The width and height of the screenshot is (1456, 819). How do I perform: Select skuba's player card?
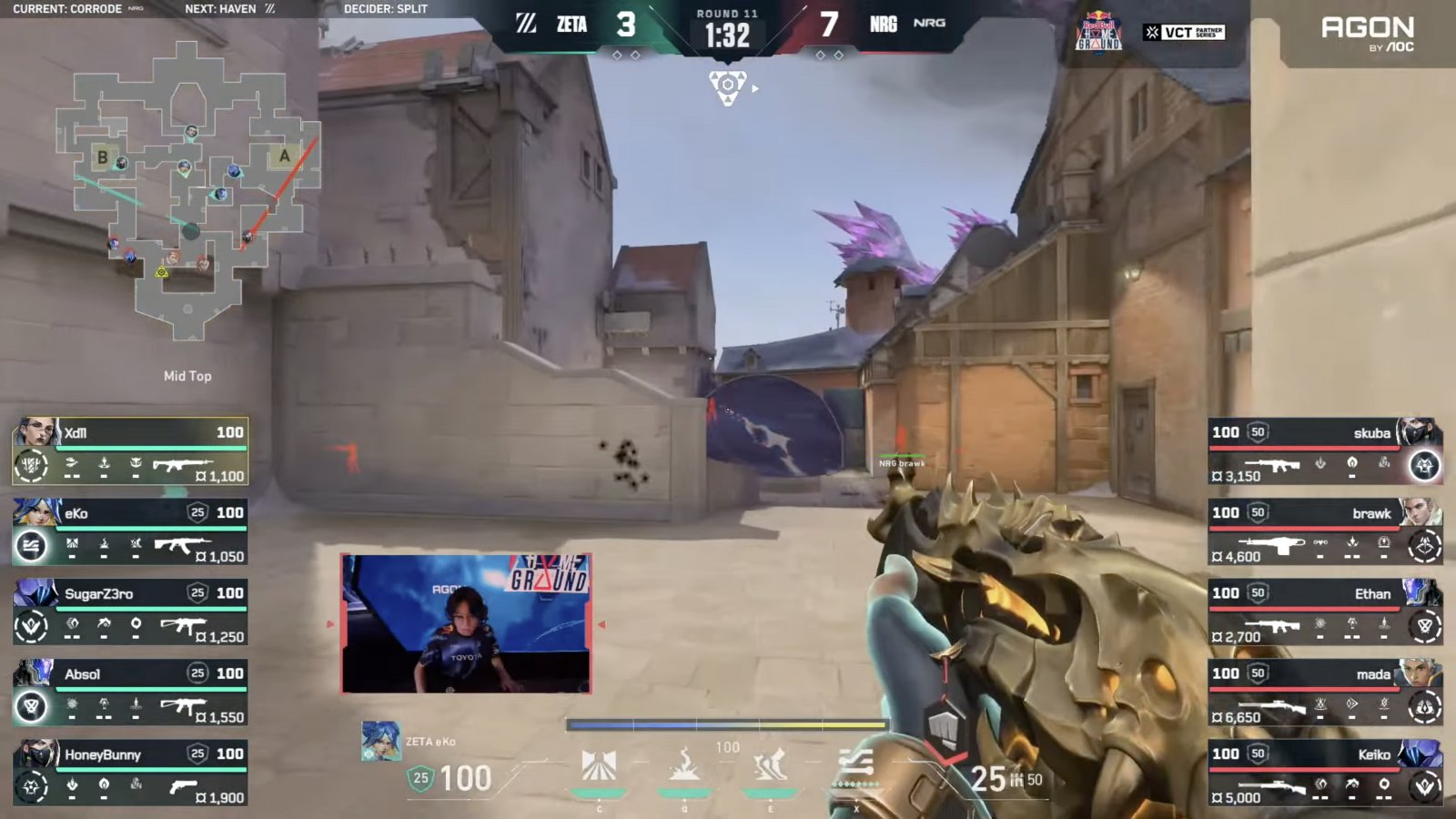[x=1325, y=451]
